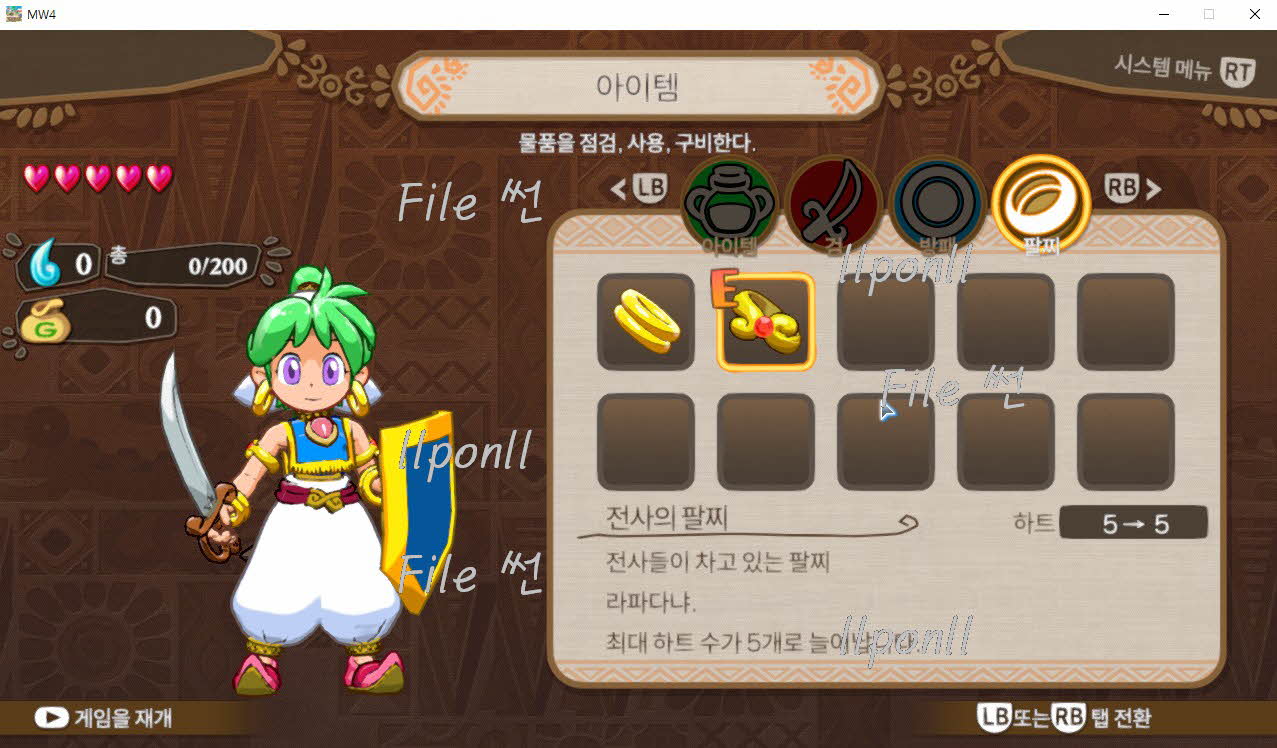The image size is (1277, 748).
Task: Select the plain gold bracelet slot
Action: pyautogui.click(x=646, y=322)
